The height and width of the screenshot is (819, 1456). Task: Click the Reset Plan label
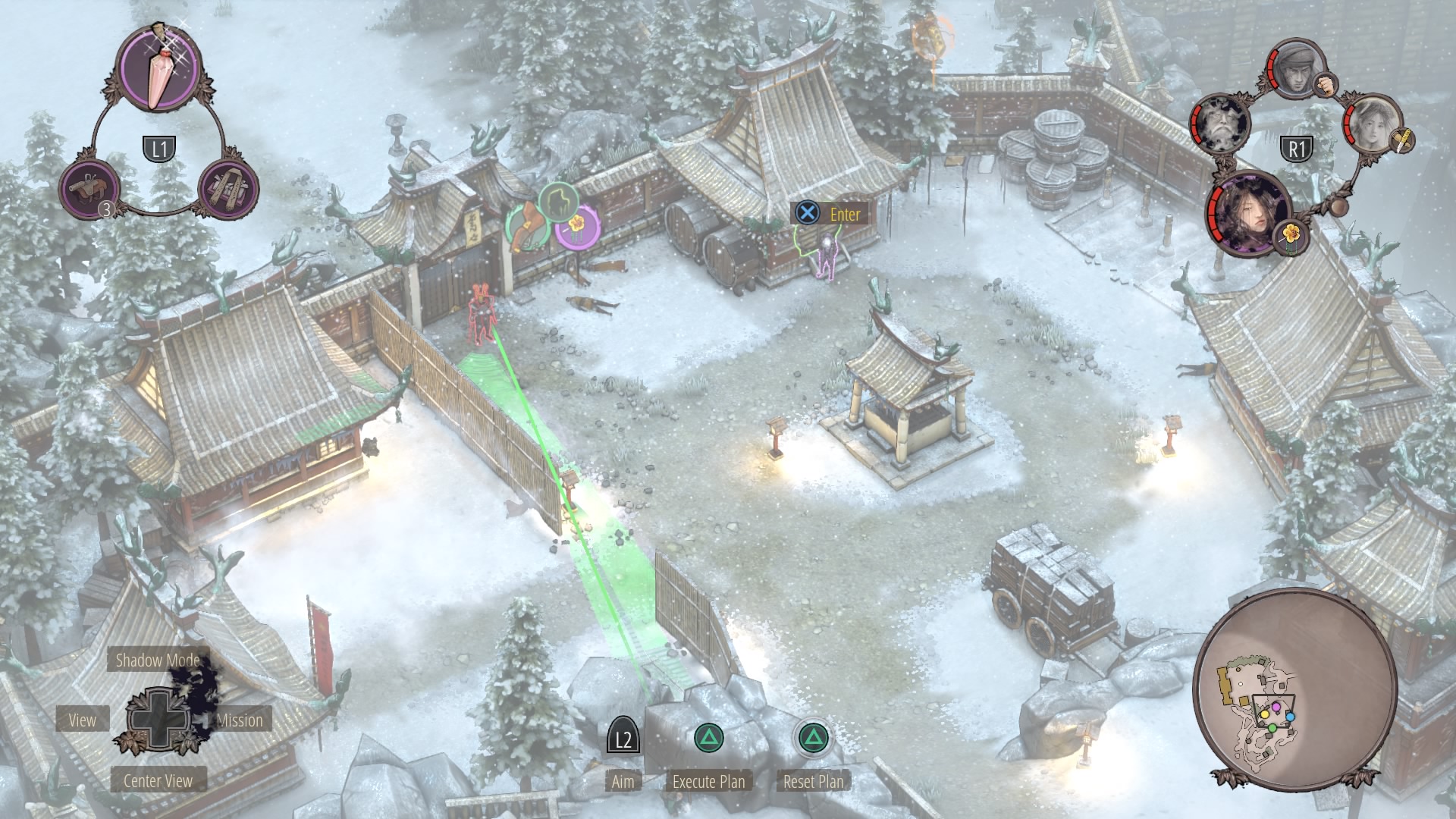[813, 781]
